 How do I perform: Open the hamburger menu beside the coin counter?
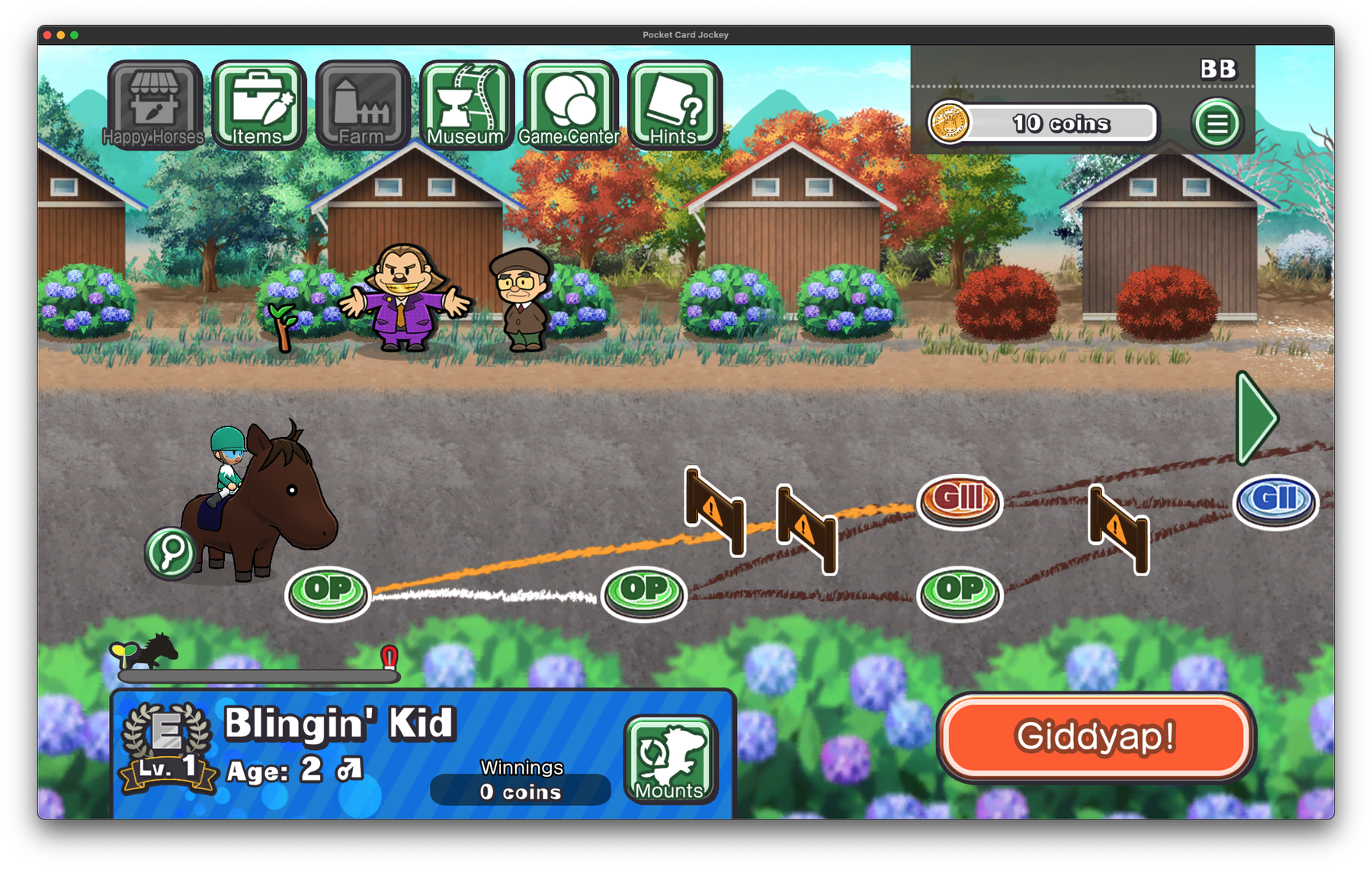1217,123
